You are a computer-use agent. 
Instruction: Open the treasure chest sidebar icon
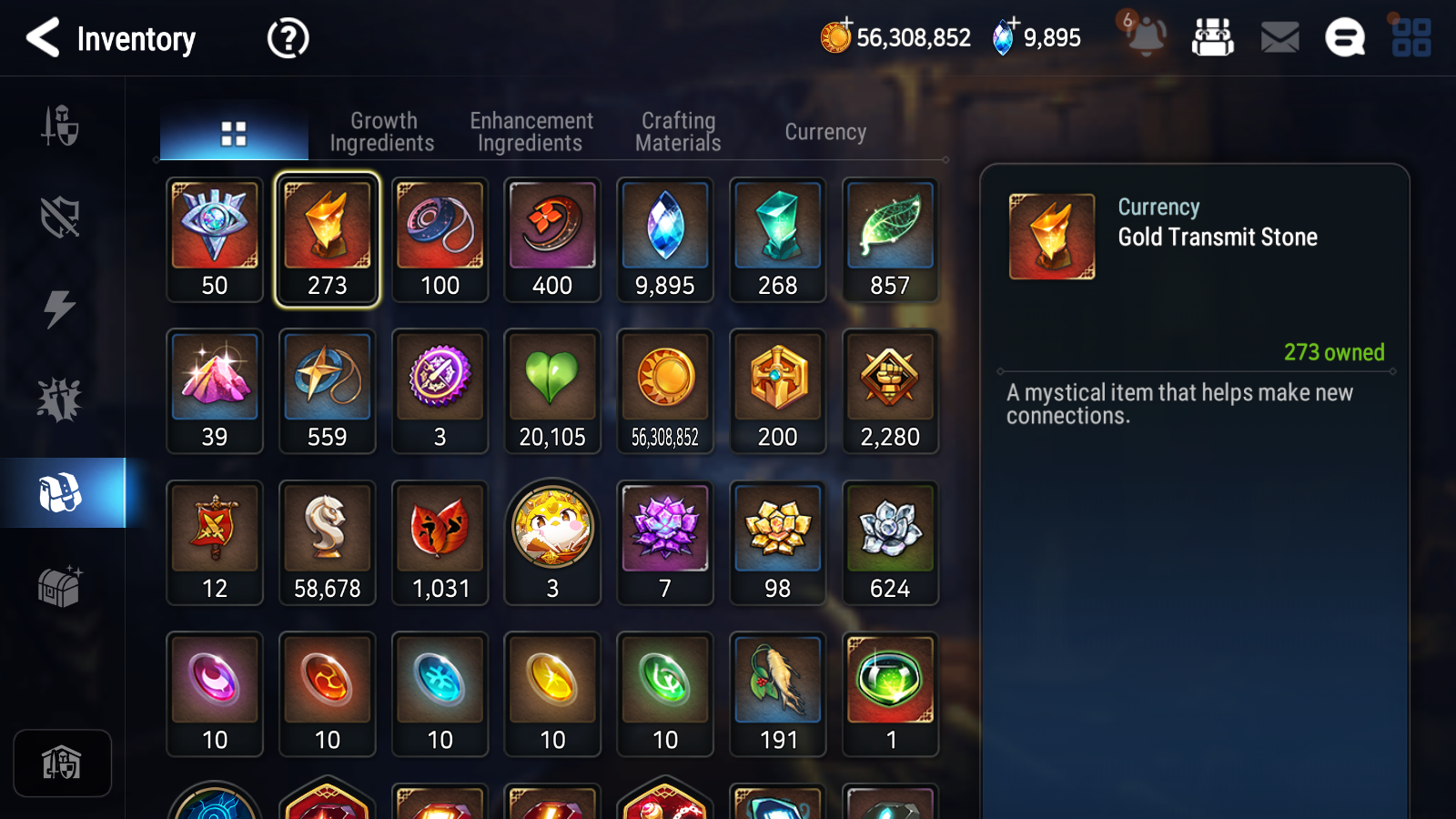60,587
